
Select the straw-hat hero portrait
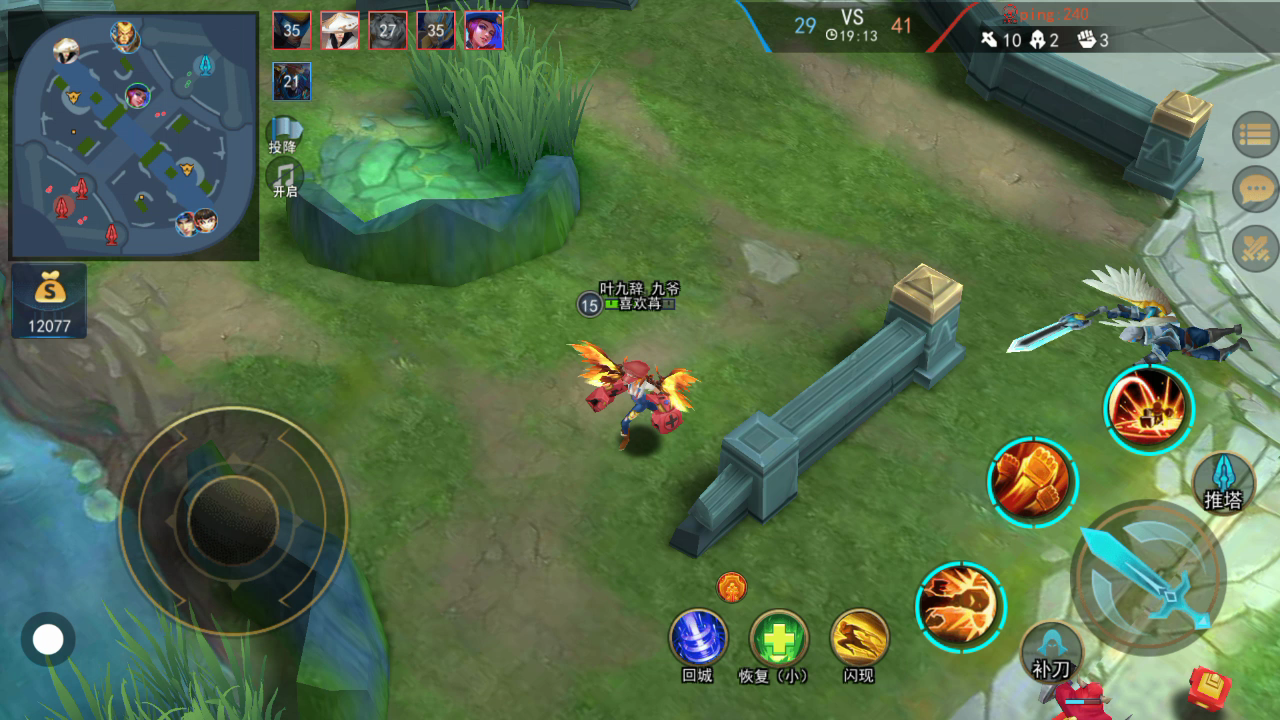point(340,31)
